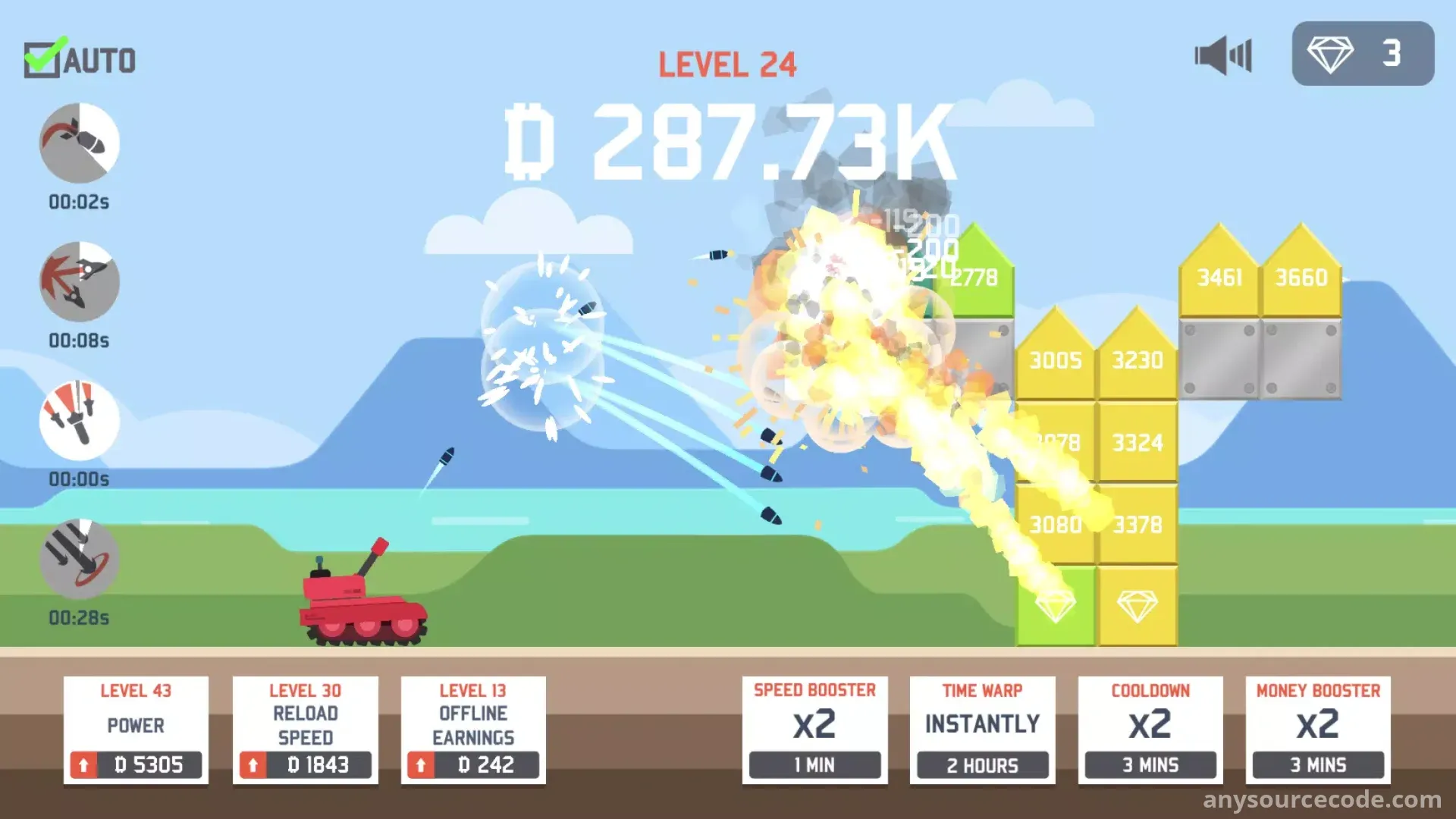
Task: Activate the x2 Cooldown booster
Action: point(1150,764)
